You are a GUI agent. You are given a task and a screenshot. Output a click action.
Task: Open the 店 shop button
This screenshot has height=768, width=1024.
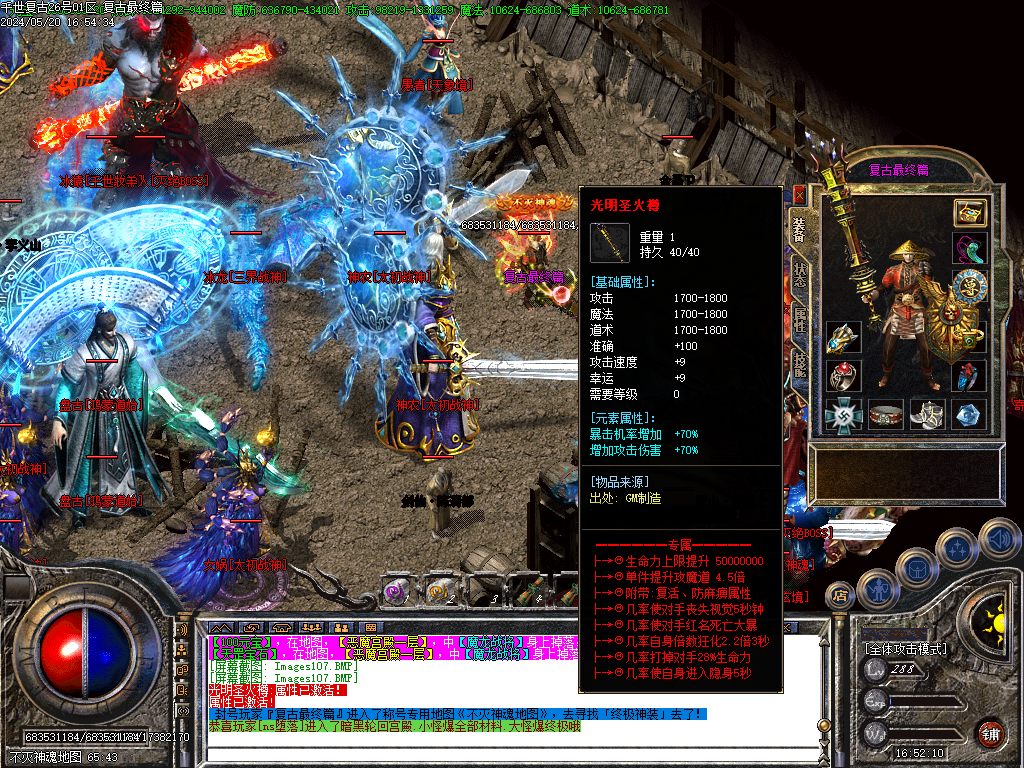[x=841, y=596]
